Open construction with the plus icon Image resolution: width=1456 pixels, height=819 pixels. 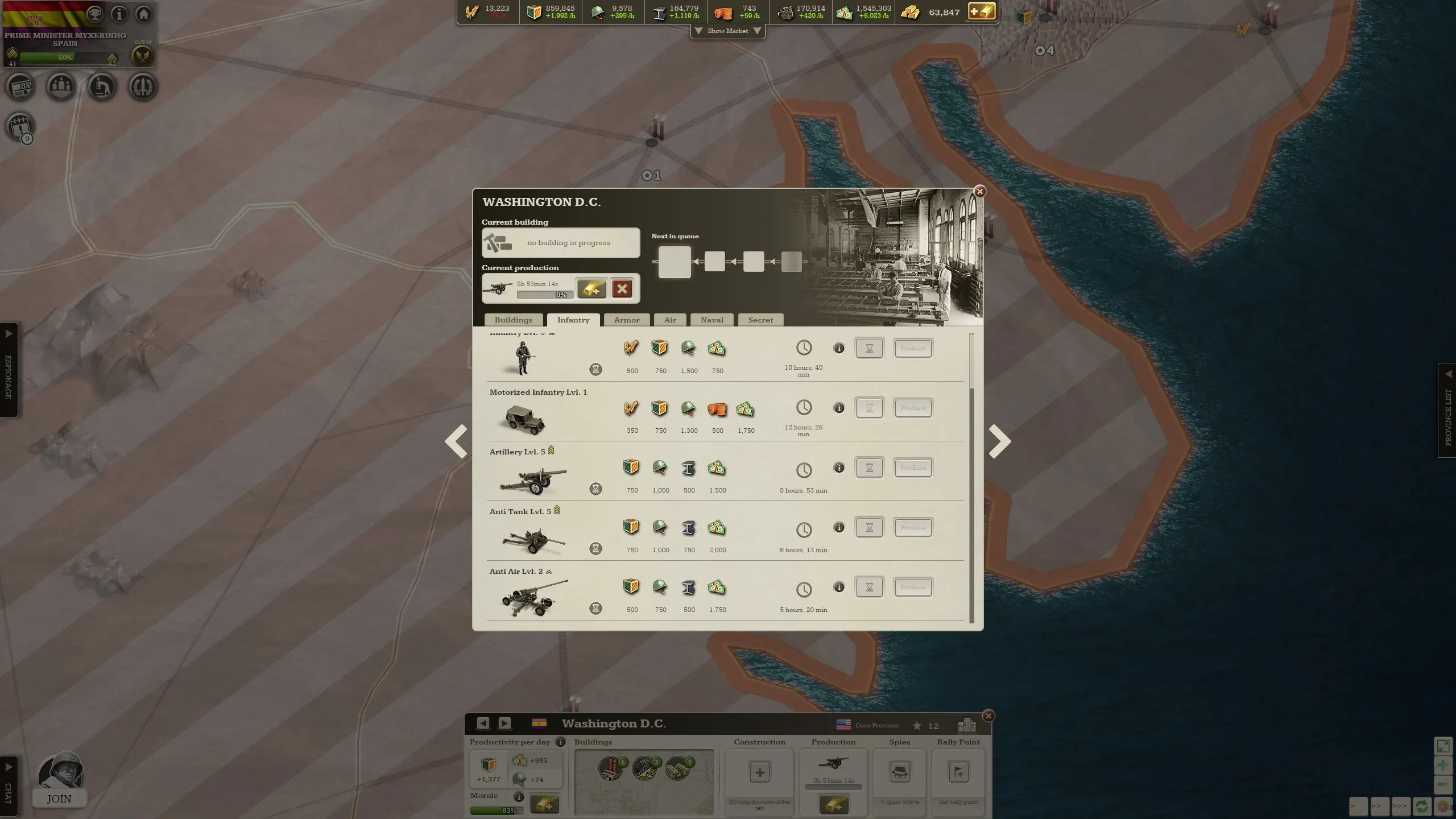pyautogui.click(x=759, y=772)
